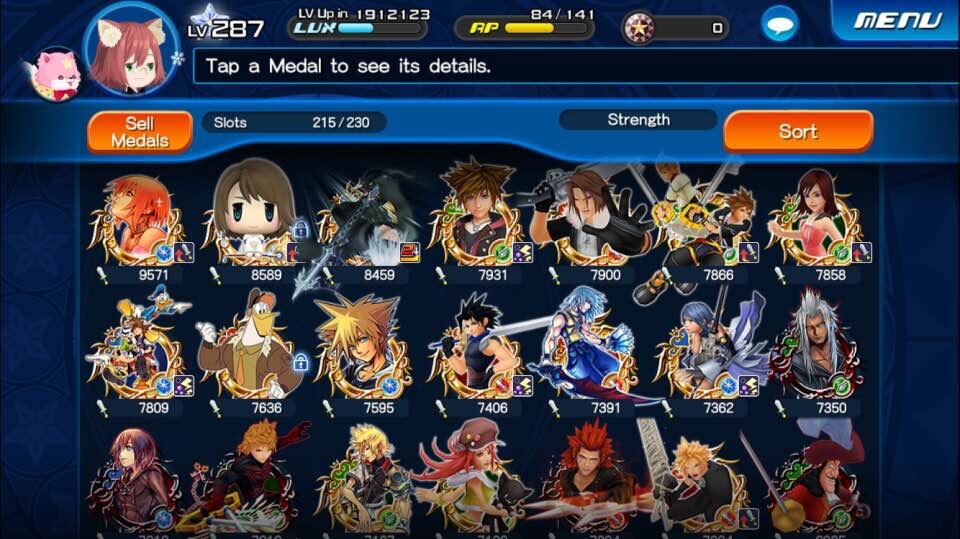Image resolution: width=960 pixels, height=539 pixels.
Task: Tap the pink cat pet icon
Action: pyautogui.click(x=53, y=75)
